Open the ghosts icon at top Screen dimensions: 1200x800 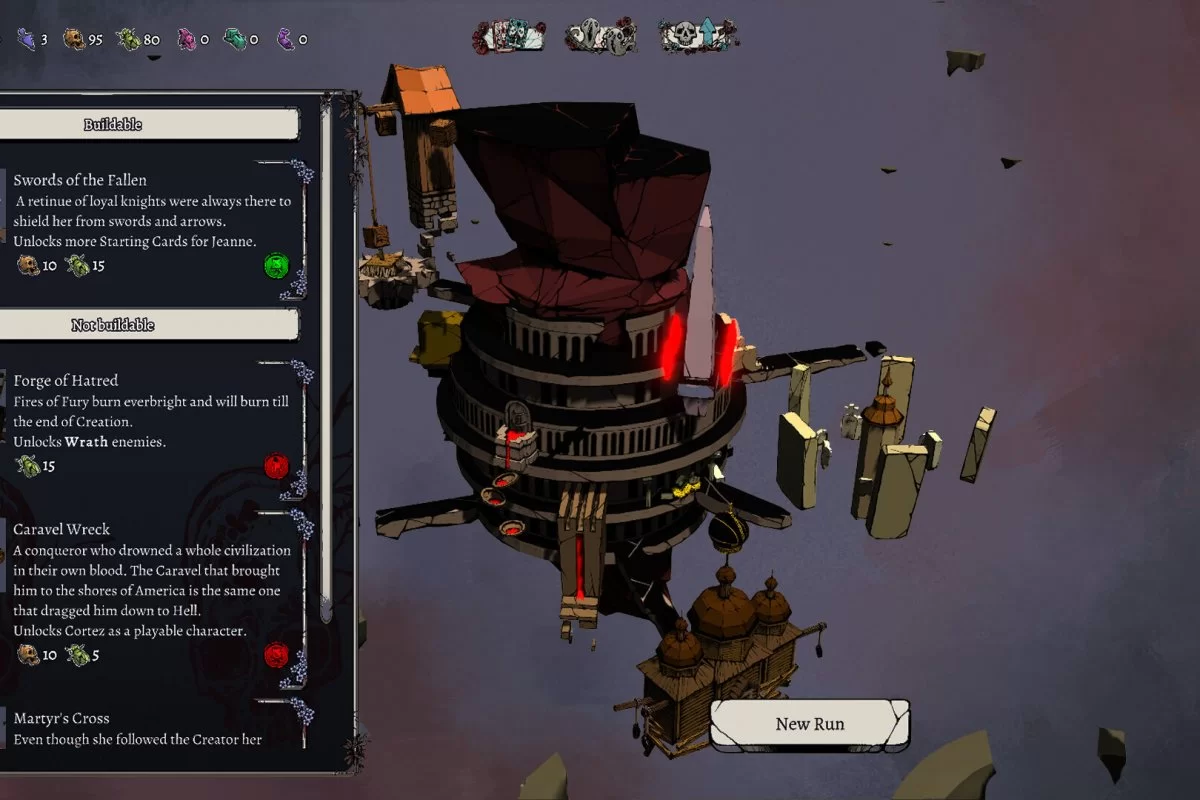click(x=600, y=37)
